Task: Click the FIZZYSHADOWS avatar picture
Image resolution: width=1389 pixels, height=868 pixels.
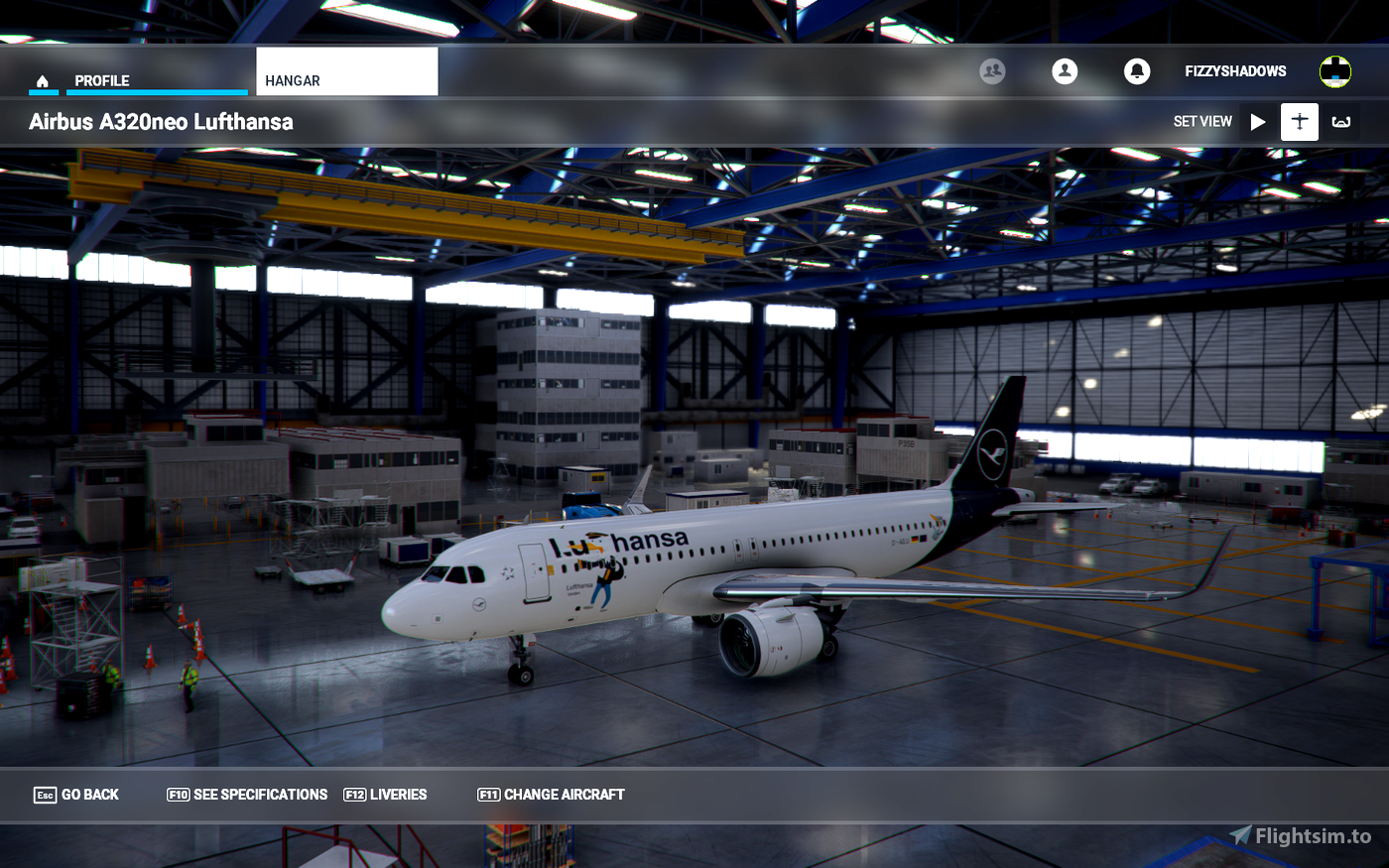Action: click(1334, 70)
